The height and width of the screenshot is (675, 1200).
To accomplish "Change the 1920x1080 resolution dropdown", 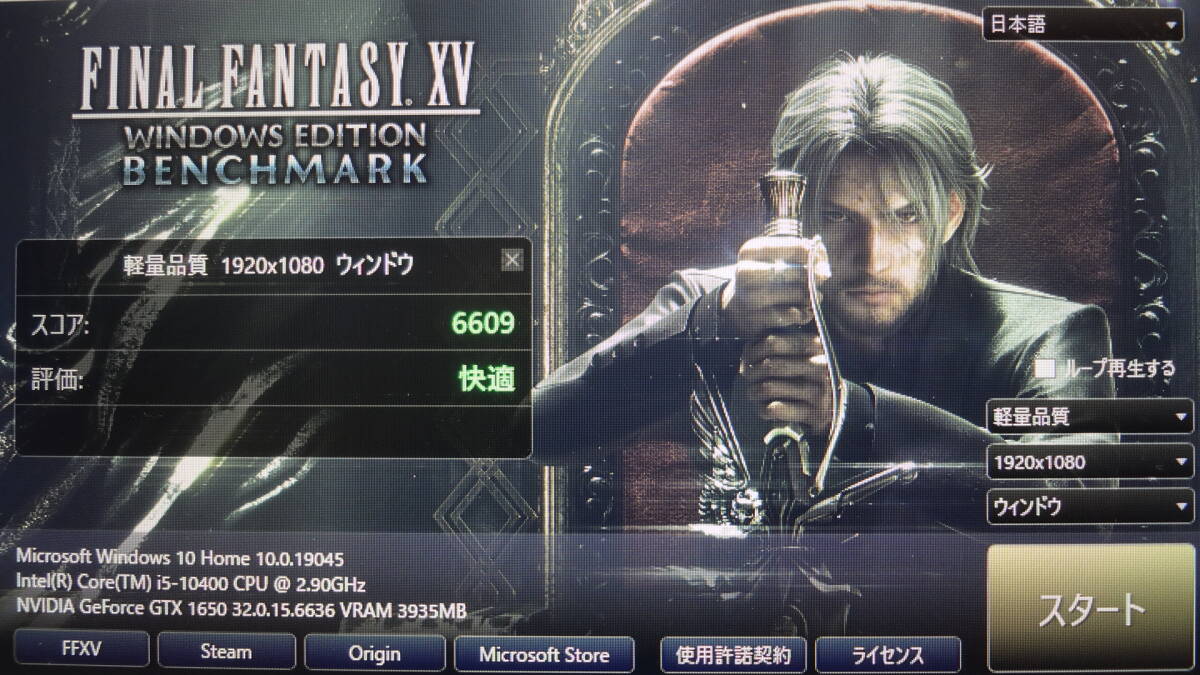I will click(1089, 462).
